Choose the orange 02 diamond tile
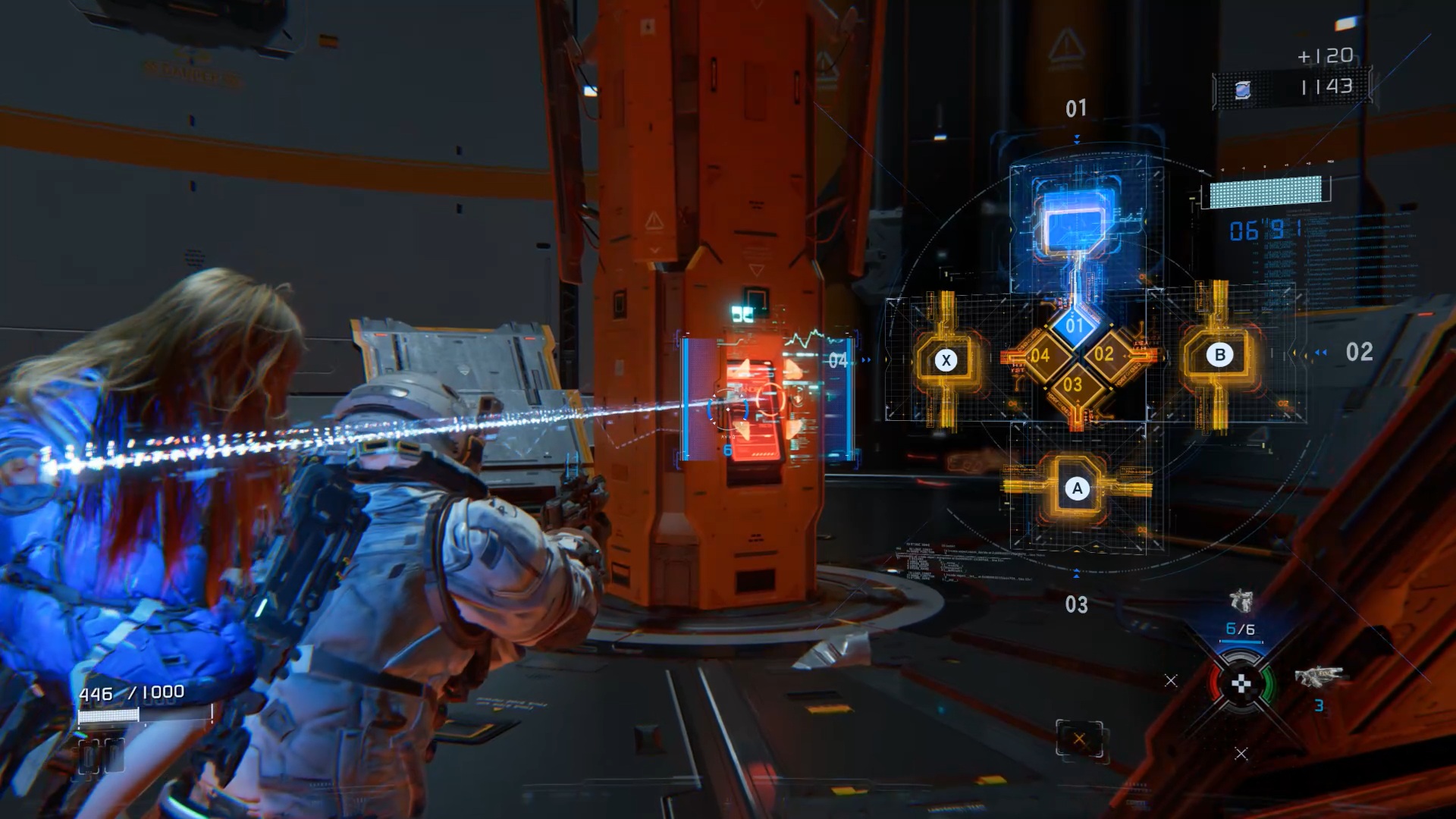Image resolution: width=1456 pixels, height=819 pixels. point(1104,354)
